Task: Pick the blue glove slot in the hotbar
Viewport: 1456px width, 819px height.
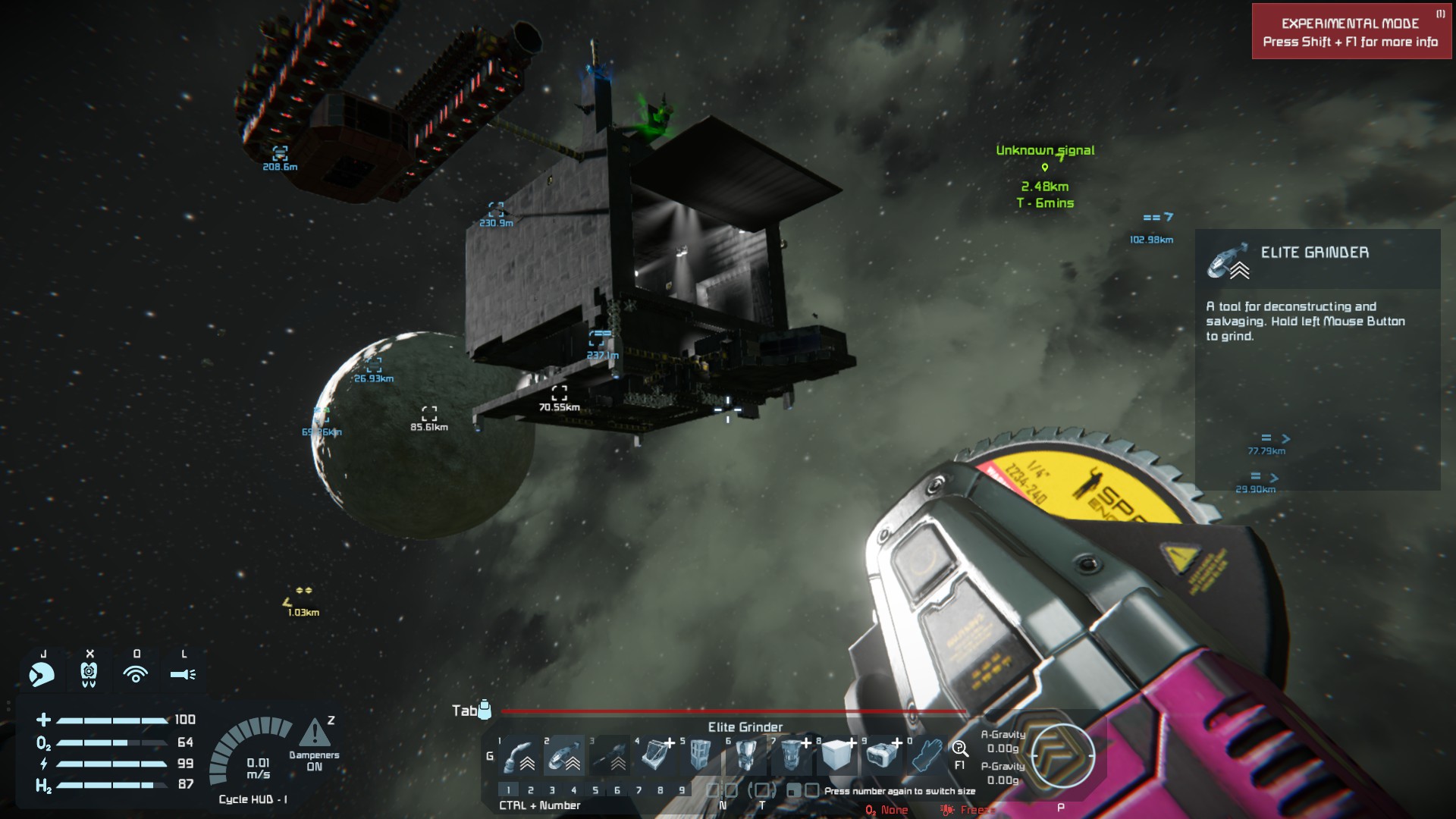Action: 927,756
